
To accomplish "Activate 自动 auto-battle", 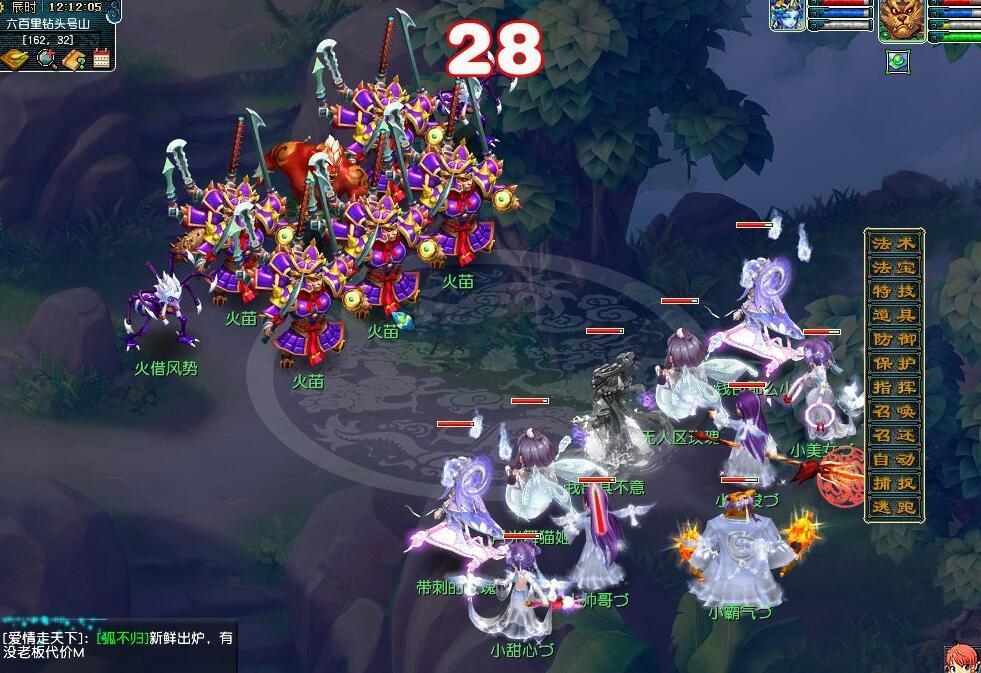I will [893, 459].
